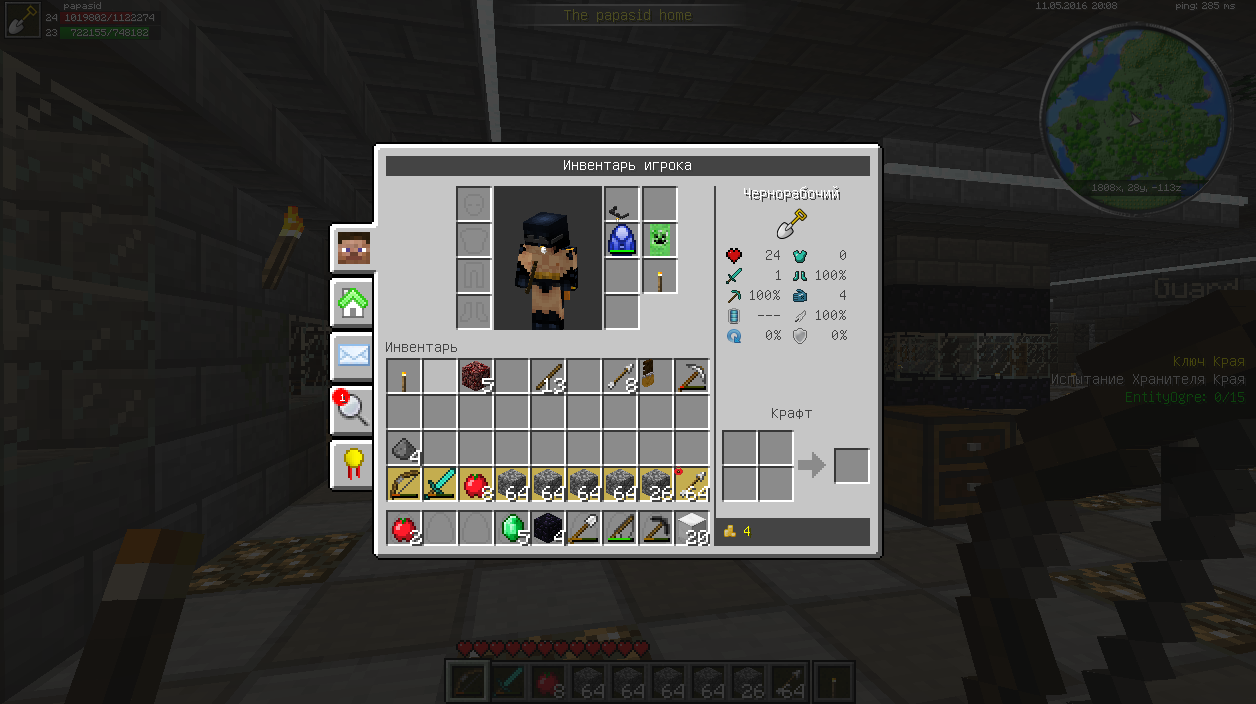Switch to the gold medal achievements tab

353,463
